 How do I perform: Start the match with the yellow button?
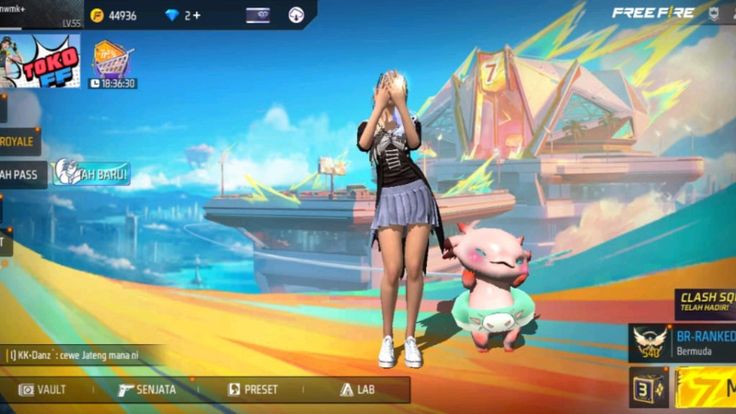(707, 388)
